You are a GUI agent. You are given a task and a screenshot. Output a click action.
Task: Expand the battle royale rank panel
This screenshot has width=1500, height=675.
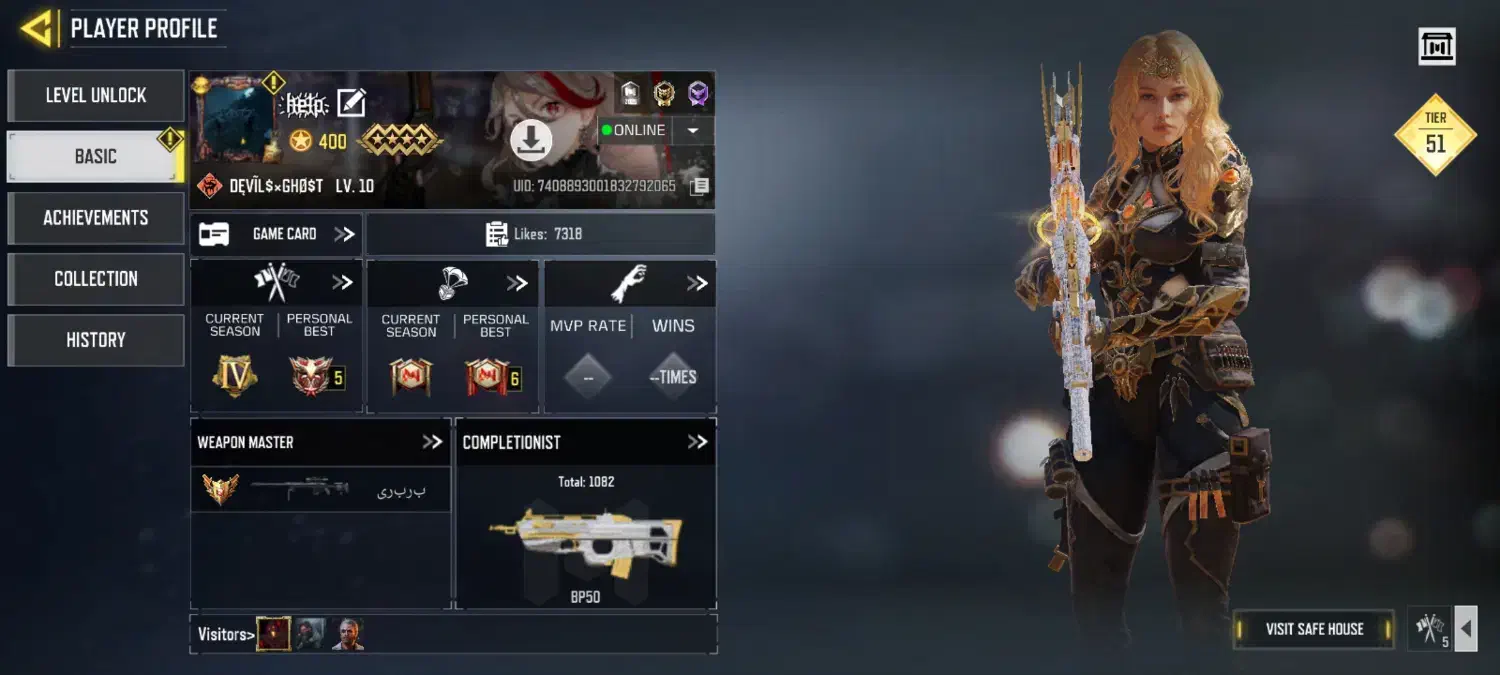click(516, 284)
